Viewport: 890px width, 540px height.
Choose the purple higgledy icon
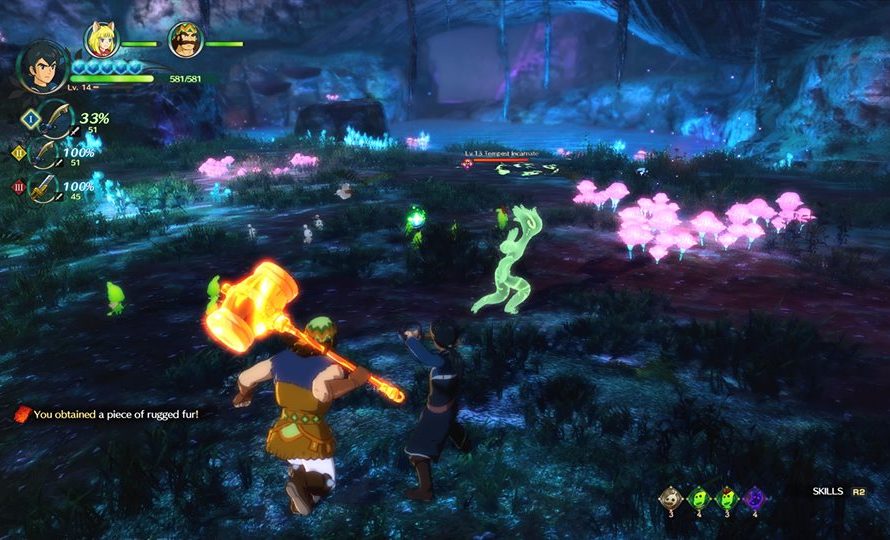(x=754, y=498)
